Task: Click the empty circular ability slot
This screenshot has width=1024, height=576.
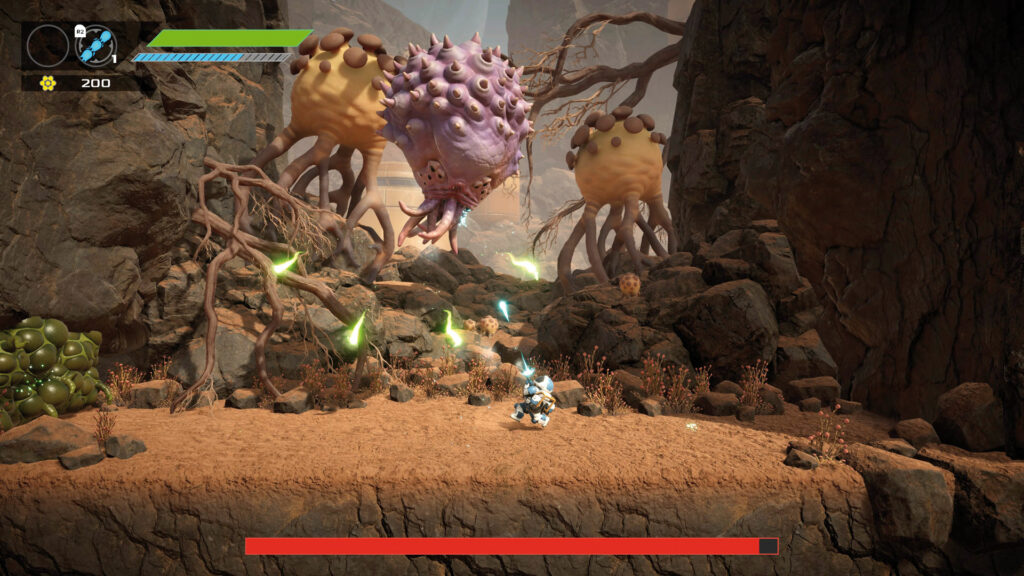Action: (x=47, y=45)
